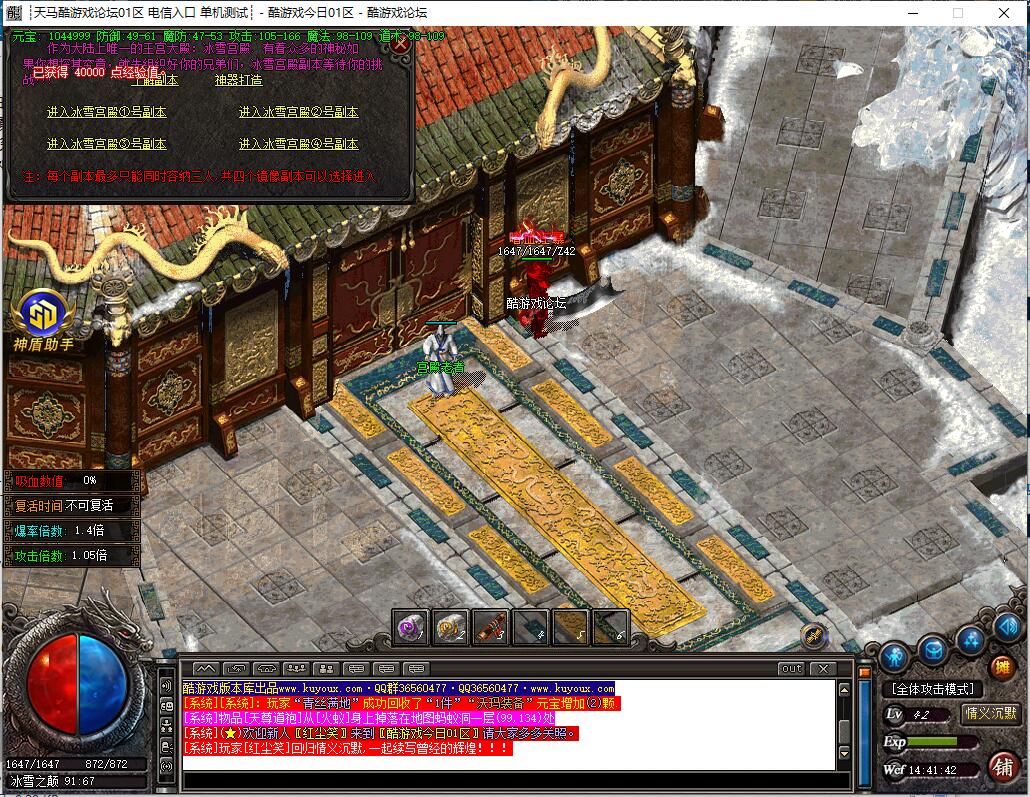Select 进入冰雪宫殿③号副本 option
This screenshot has height=797, width=1030.
click(106, 144)
